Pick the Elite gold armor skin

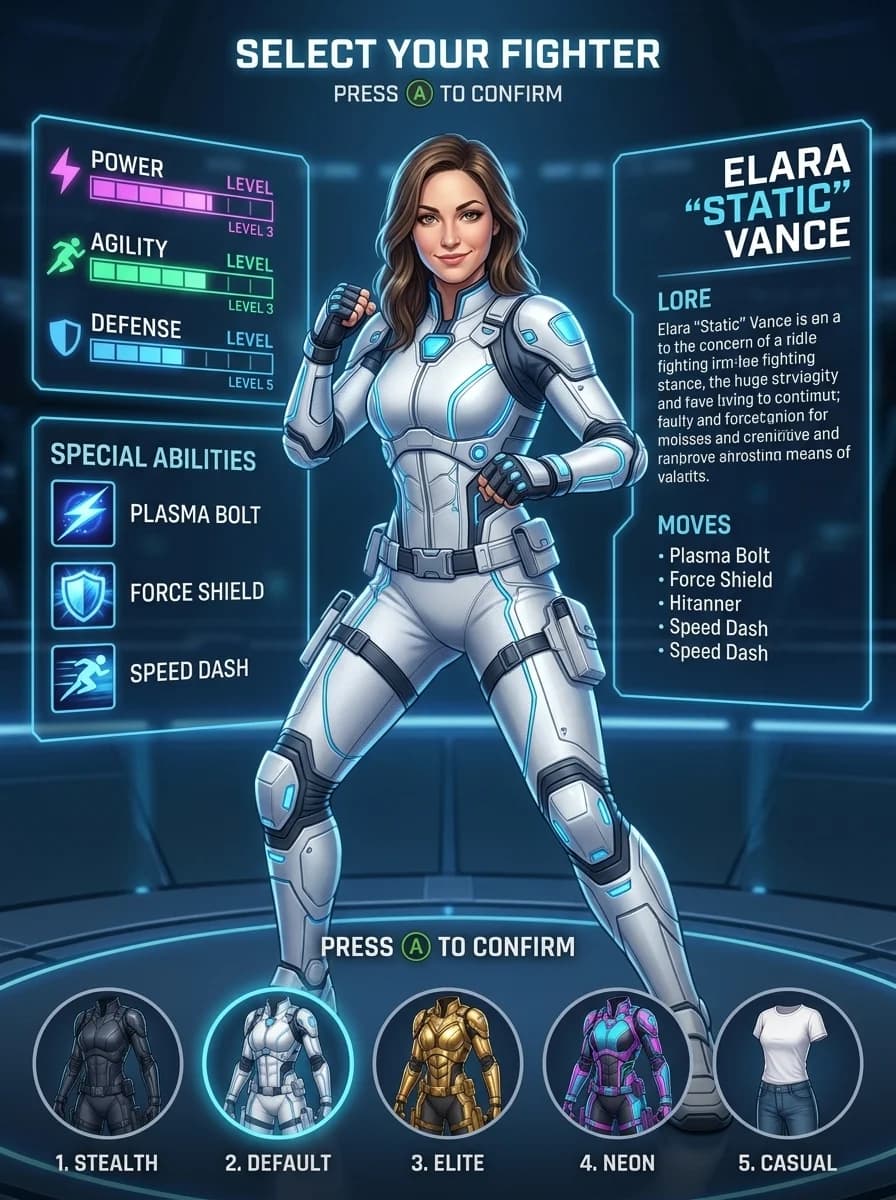[x=447, y=1061]
